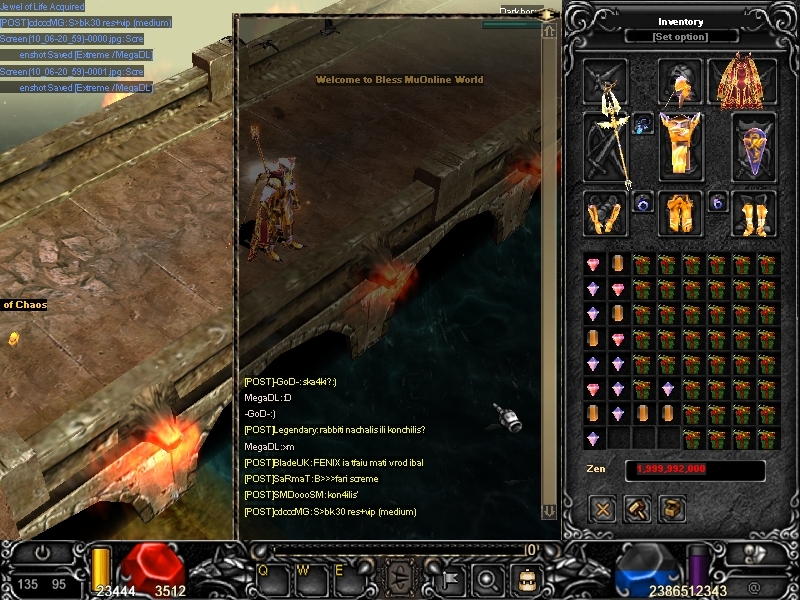Click the power button in the bottom bar
Viewport: 800px width, 600px height.
(43, 552)
